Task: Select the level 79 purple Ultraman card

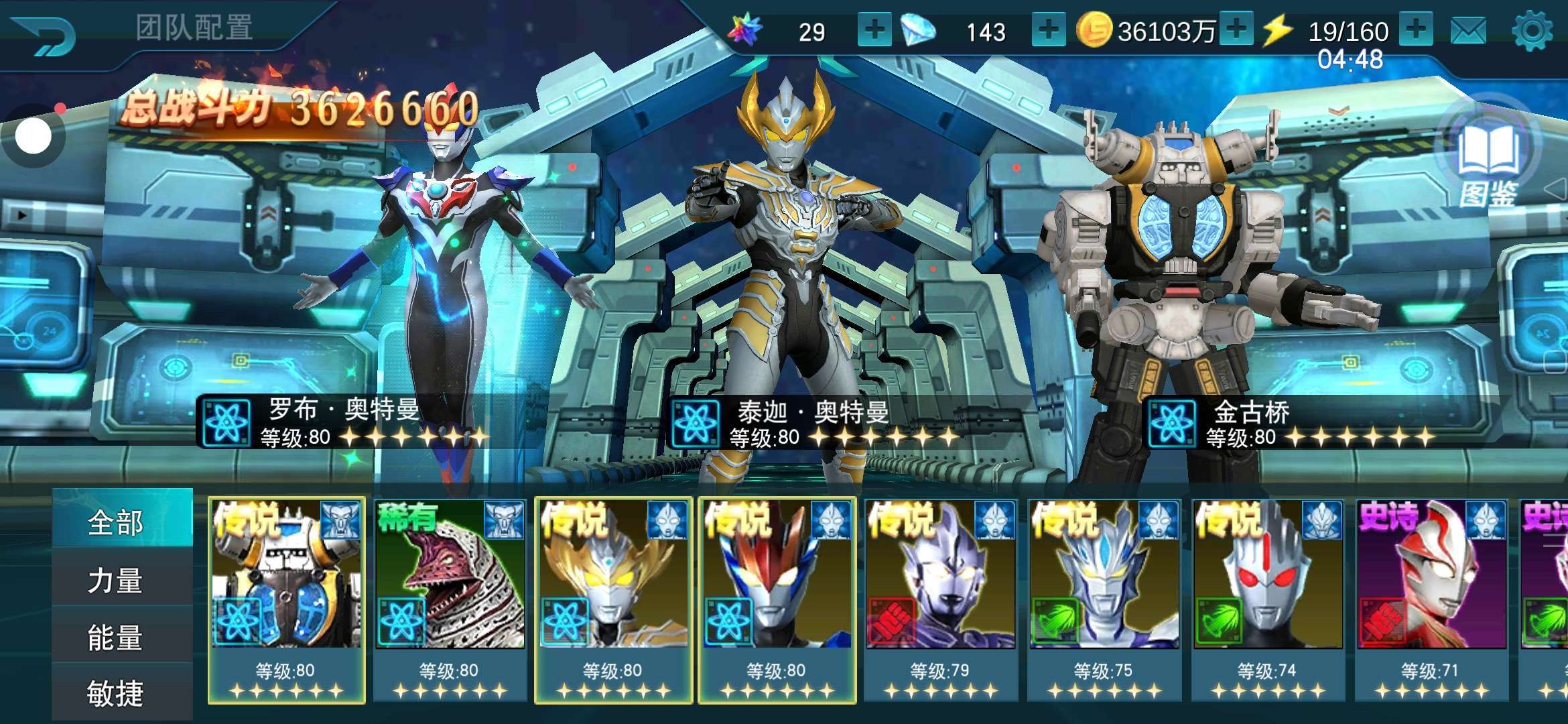Action: (x=940, y=599)
